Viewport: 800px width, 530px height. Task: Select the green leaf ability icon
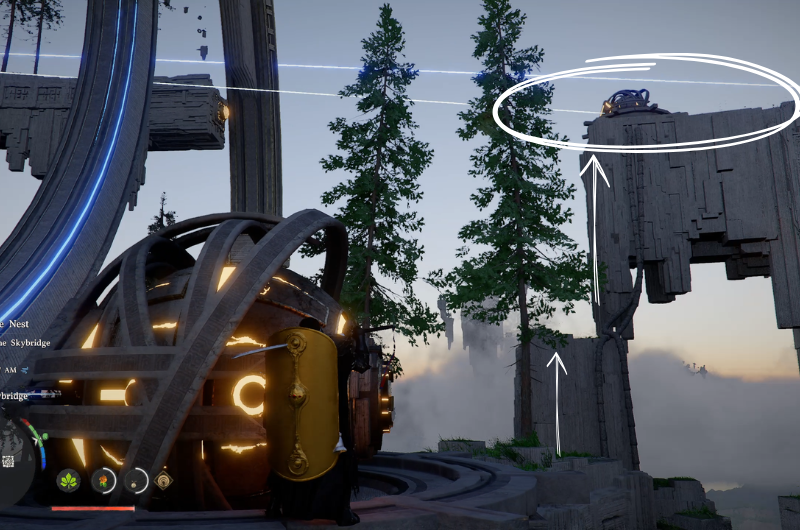[x=69, y=481]
